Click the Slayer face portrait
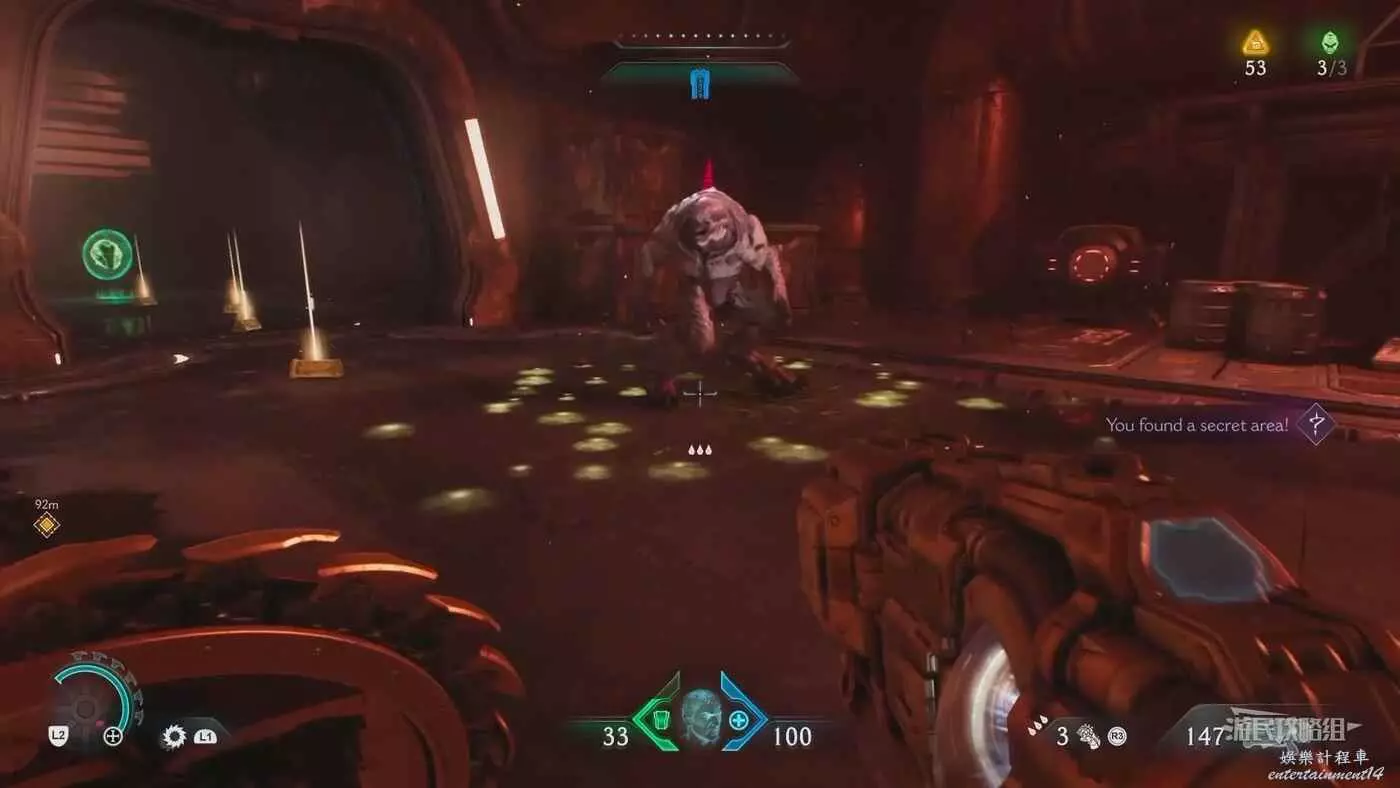 (700, 718)
